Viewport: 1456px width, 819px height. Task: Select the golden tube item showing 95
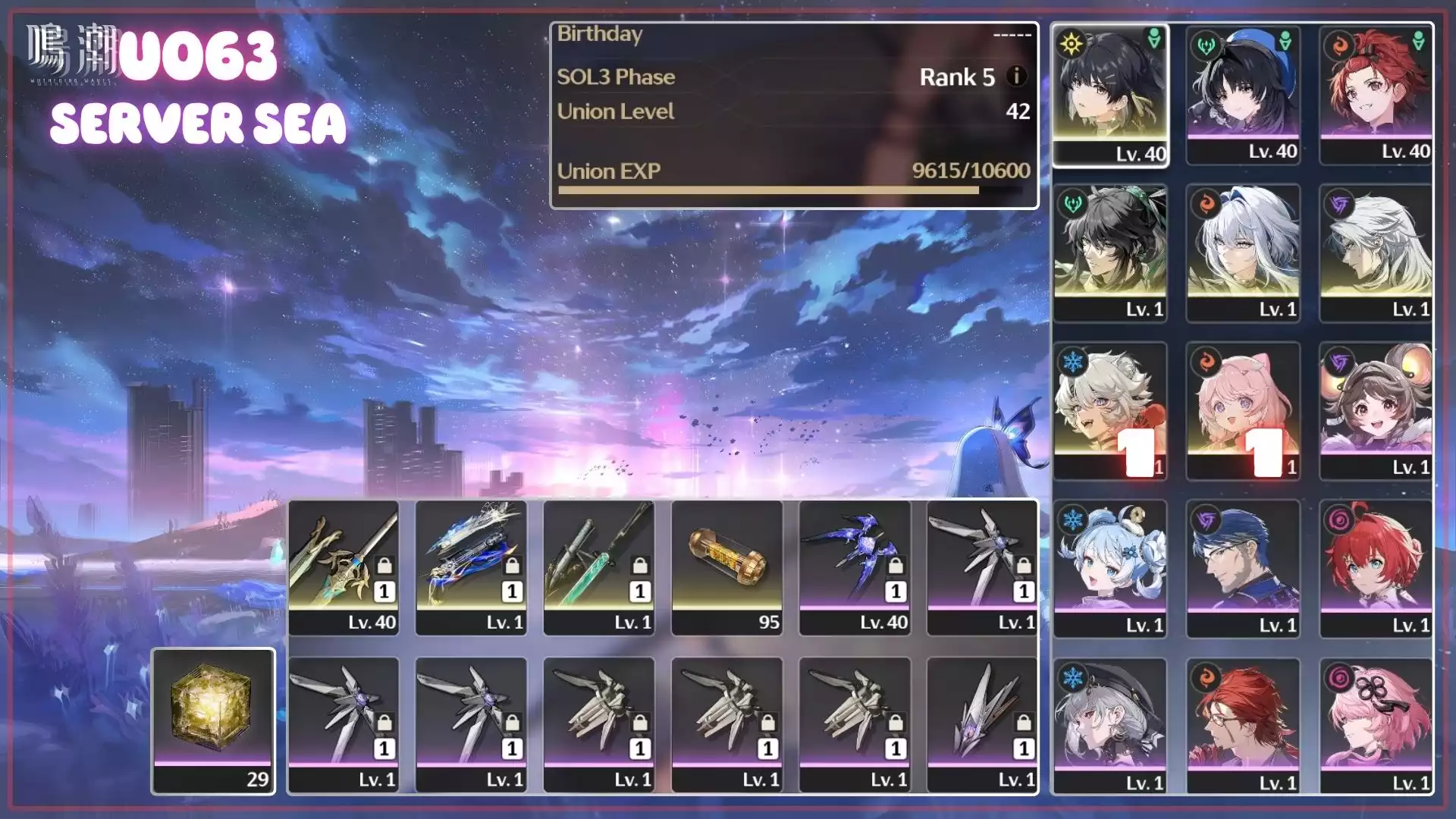[727, 566]
